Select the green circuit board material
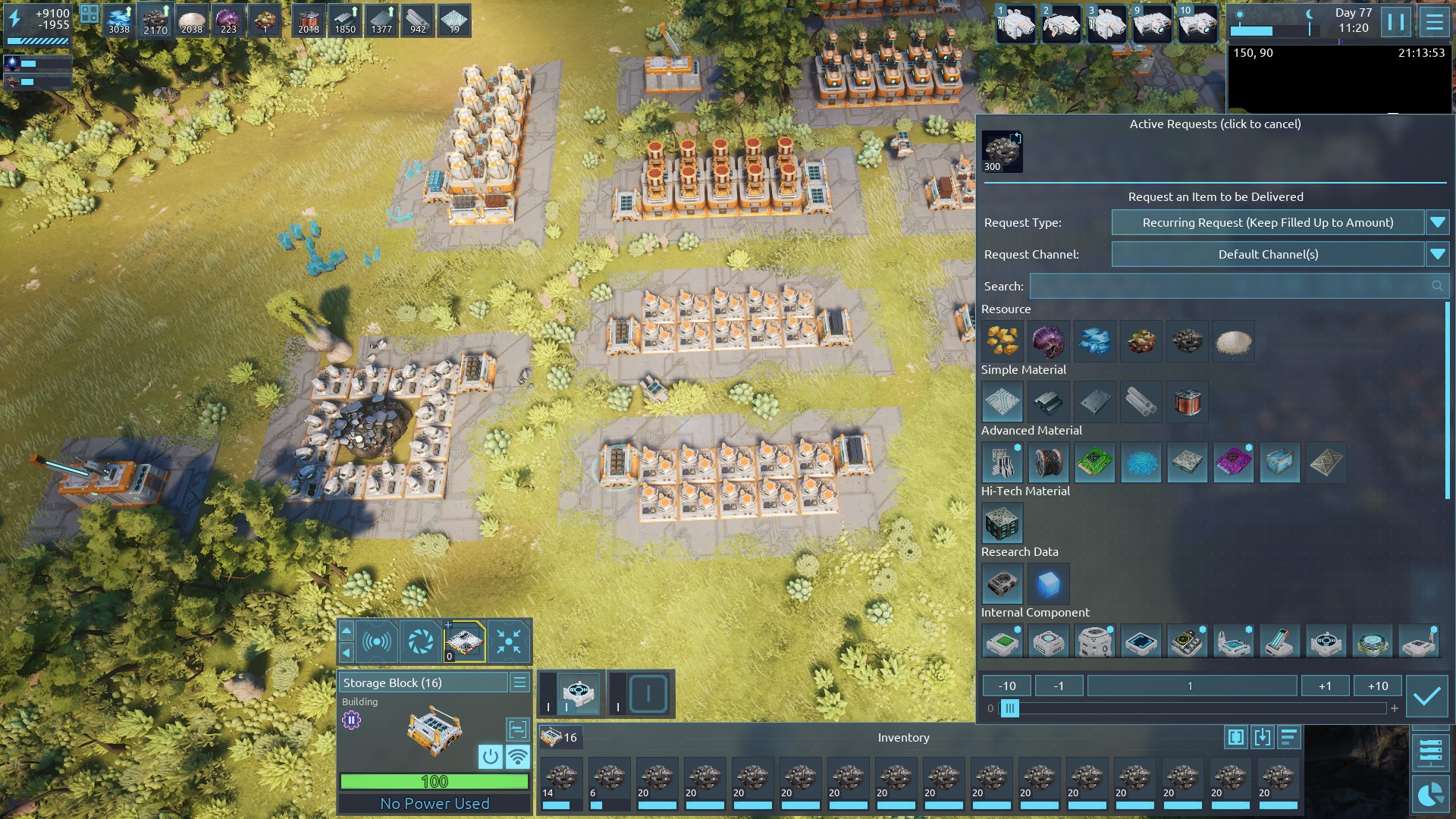The width and height of the screenshot is (1456, 819). (x=1094, y=463)
